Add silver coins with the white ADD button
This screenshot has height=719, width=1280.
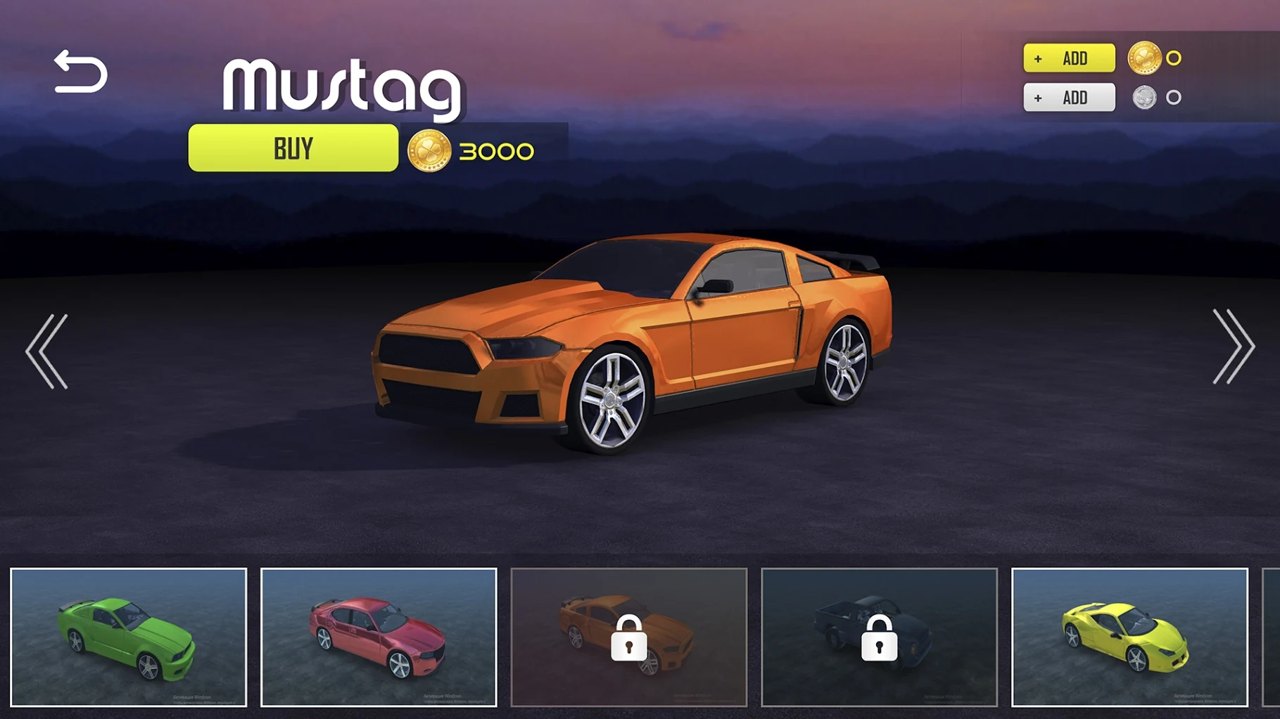click(x=1069, y=97)
